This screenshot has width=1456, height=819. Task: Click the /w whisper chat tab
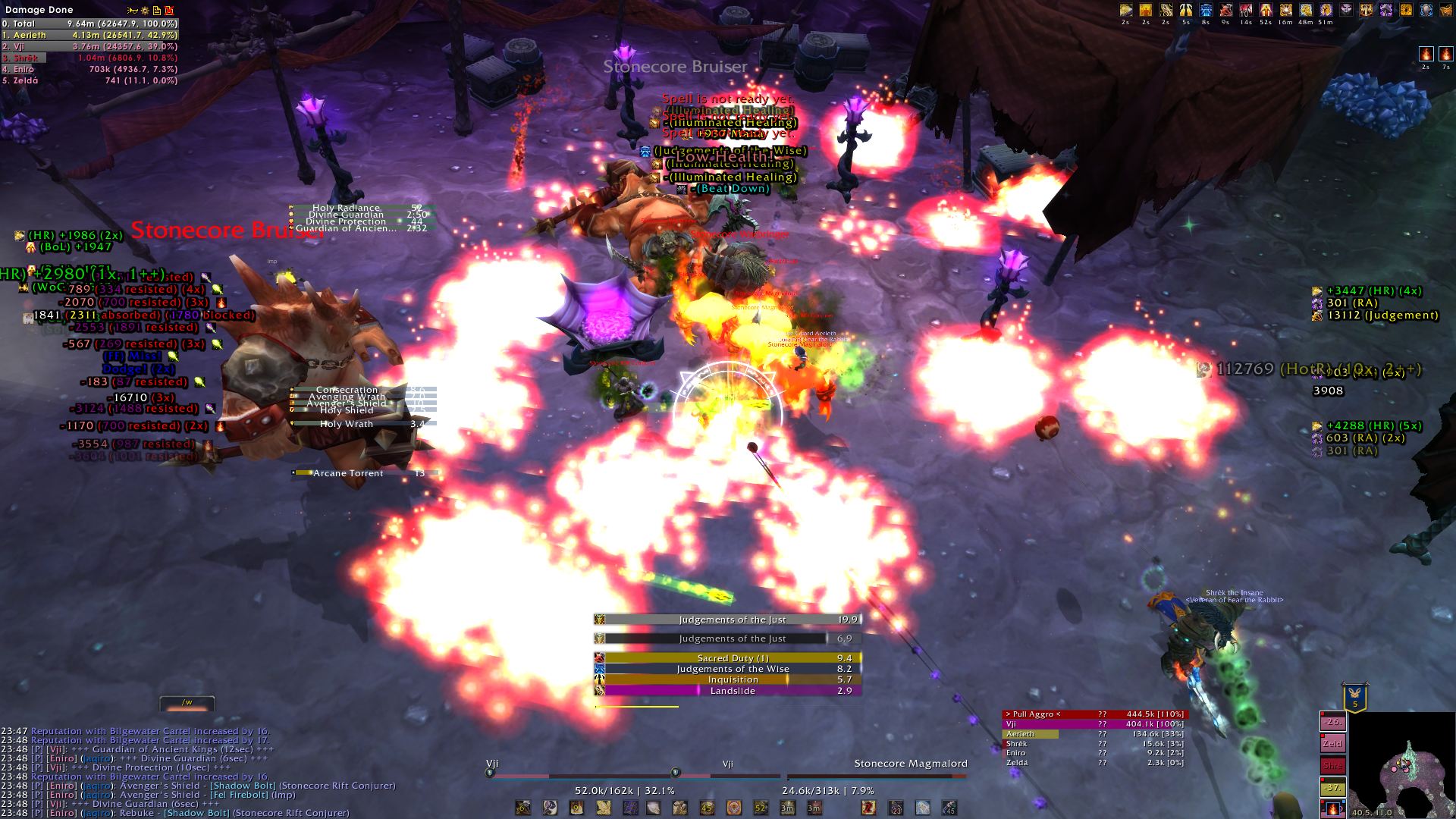point(187,703)
